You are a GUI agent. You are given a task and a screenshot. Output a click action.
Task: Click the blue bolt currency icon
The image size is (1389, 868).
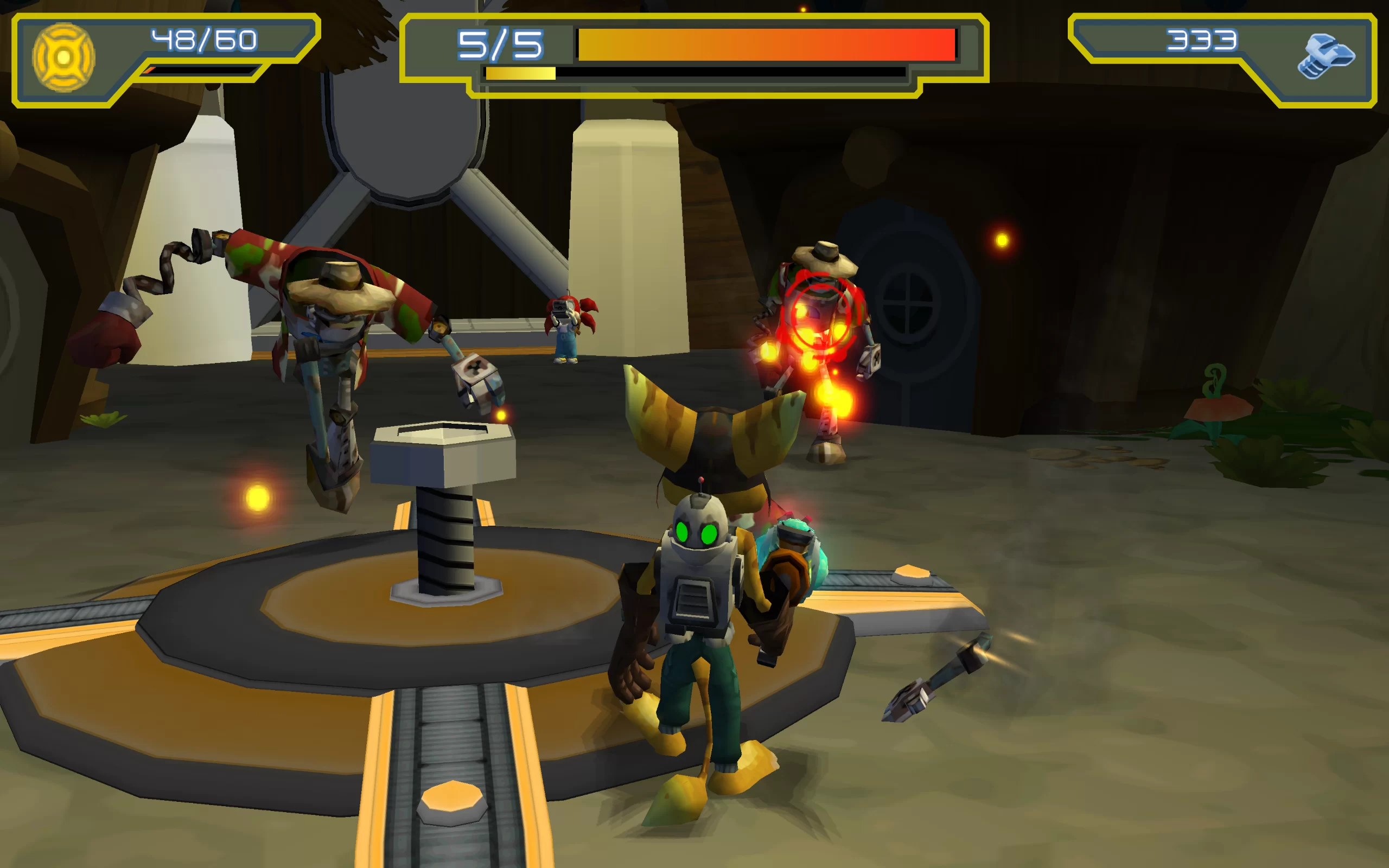coord(1326,56)
